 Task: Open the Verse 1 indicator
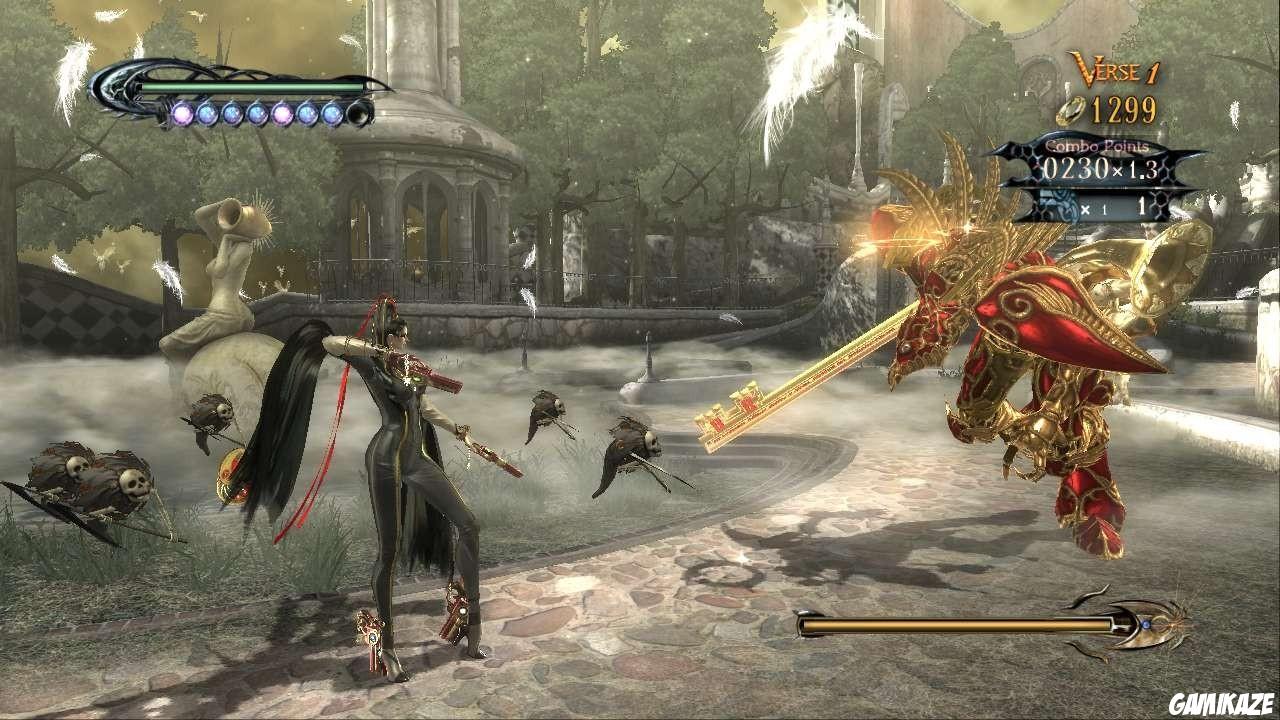(1115, 70)
